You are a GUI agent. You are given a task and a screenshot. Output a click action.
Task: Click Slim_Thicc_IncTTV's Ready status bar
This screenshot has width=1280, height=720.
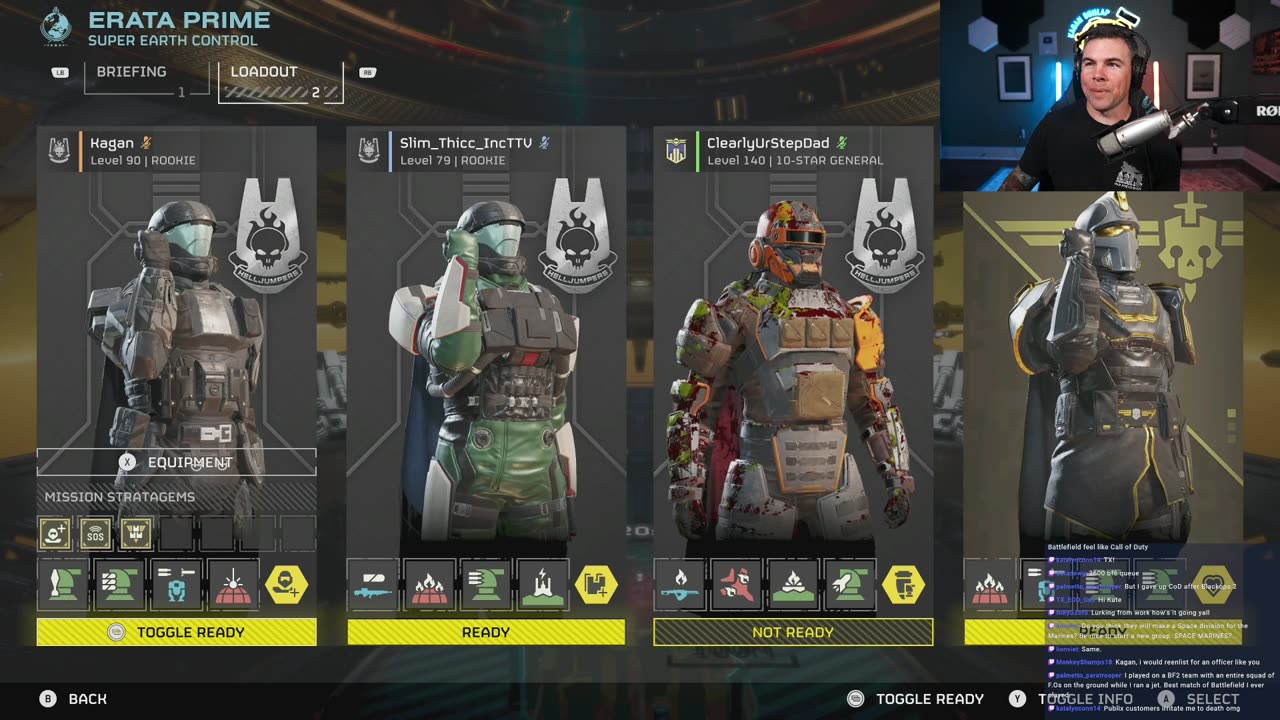pyautogui.click(x=486, y=632)
